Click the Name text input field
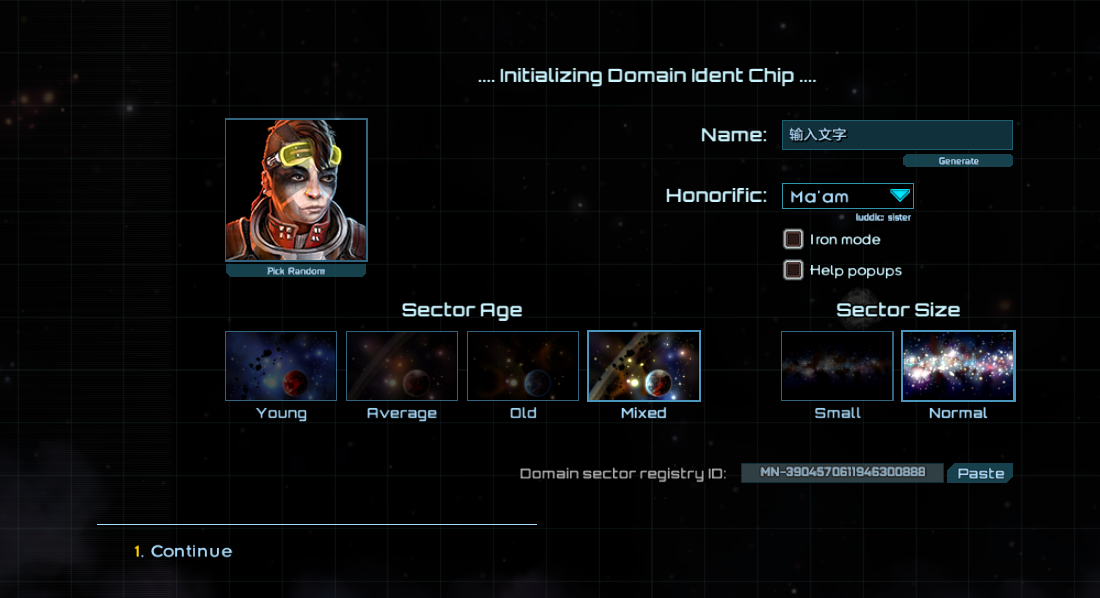This screenshot has width=1100, height=598. 896,135
